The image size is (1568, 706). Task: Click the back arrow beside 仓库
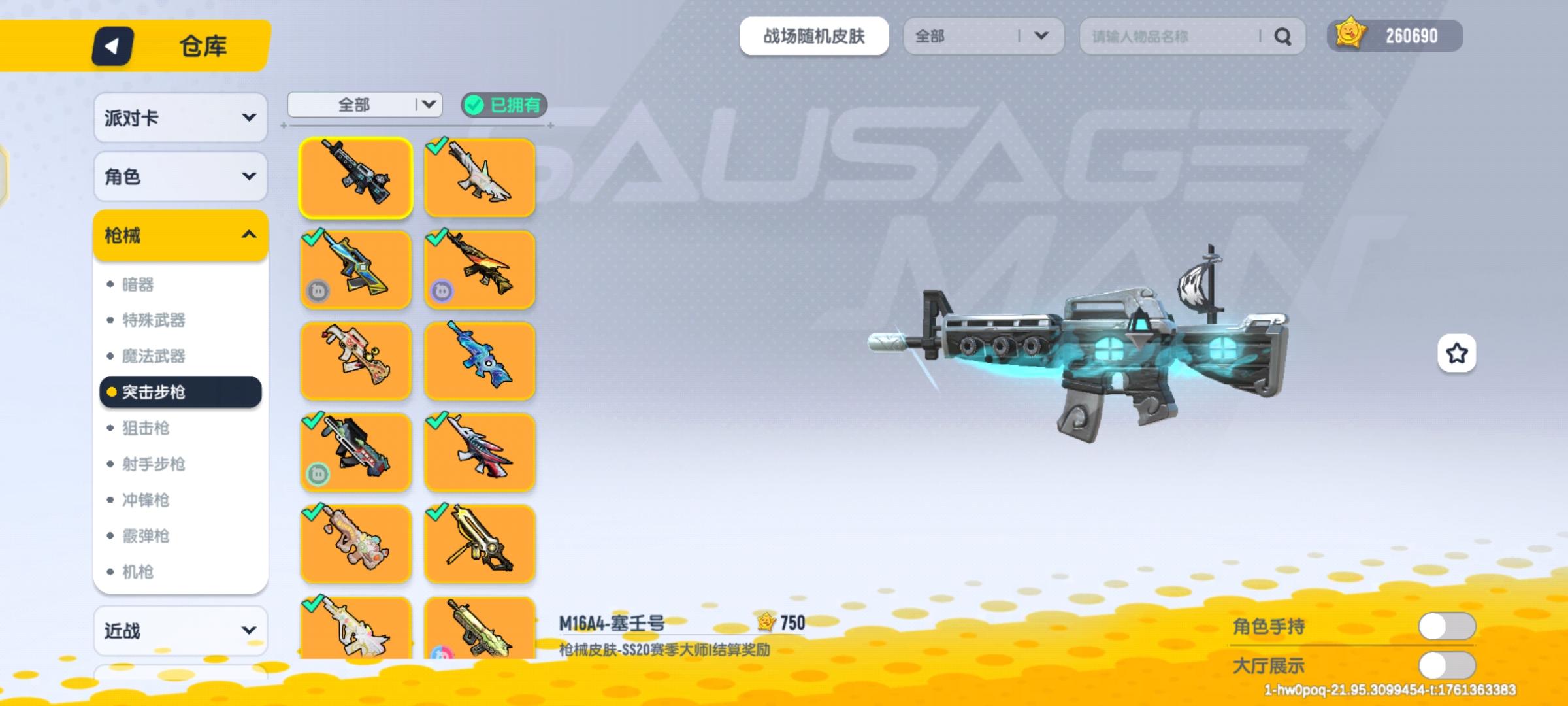pos(112,46)
